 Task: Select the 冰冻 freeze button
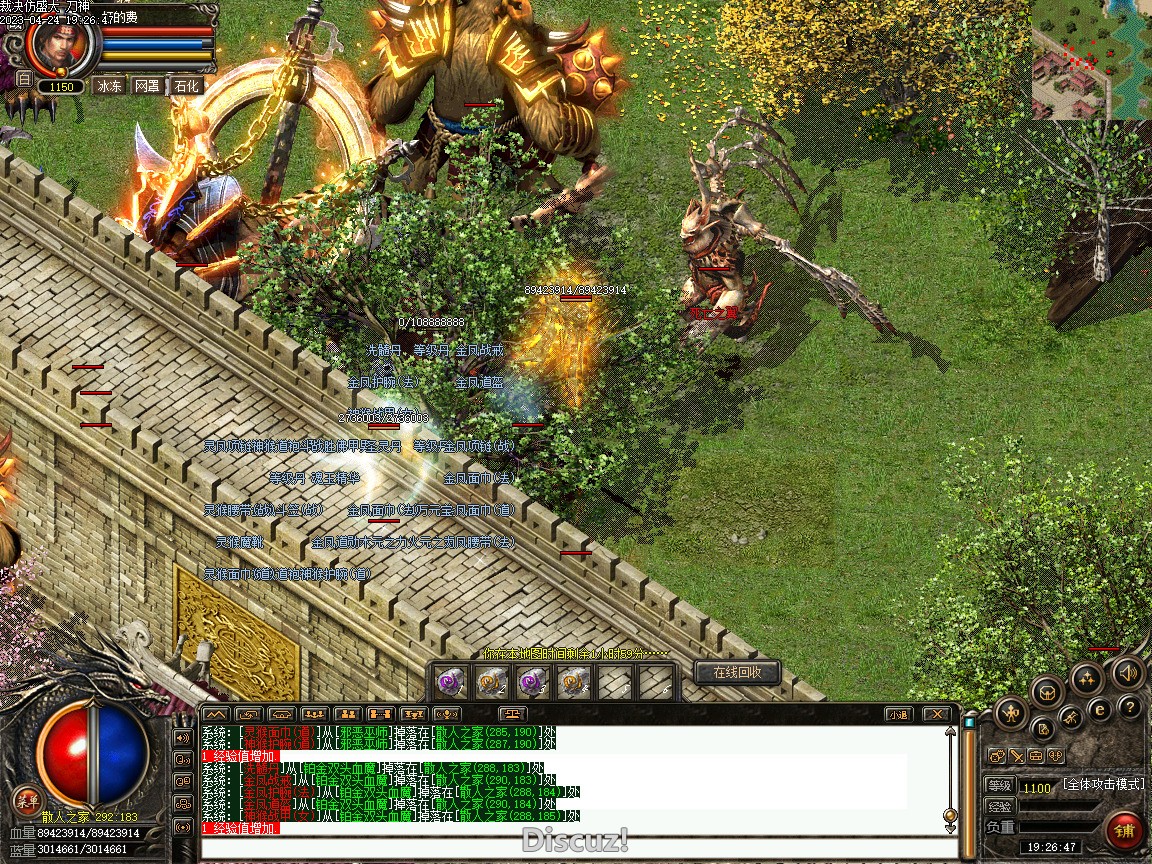(109, 86)
